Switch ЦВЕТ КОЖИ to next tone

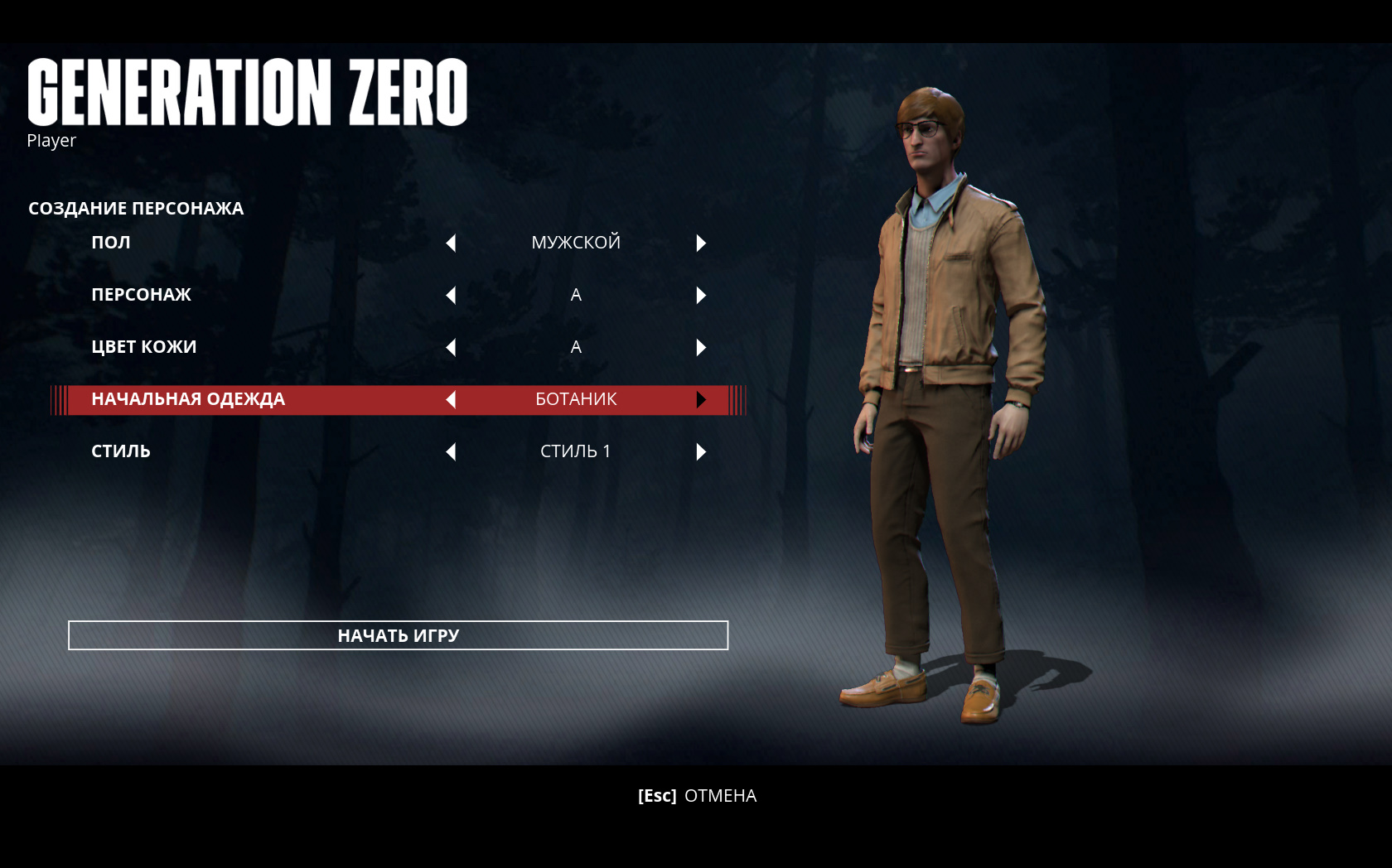(x=701, y=347)
